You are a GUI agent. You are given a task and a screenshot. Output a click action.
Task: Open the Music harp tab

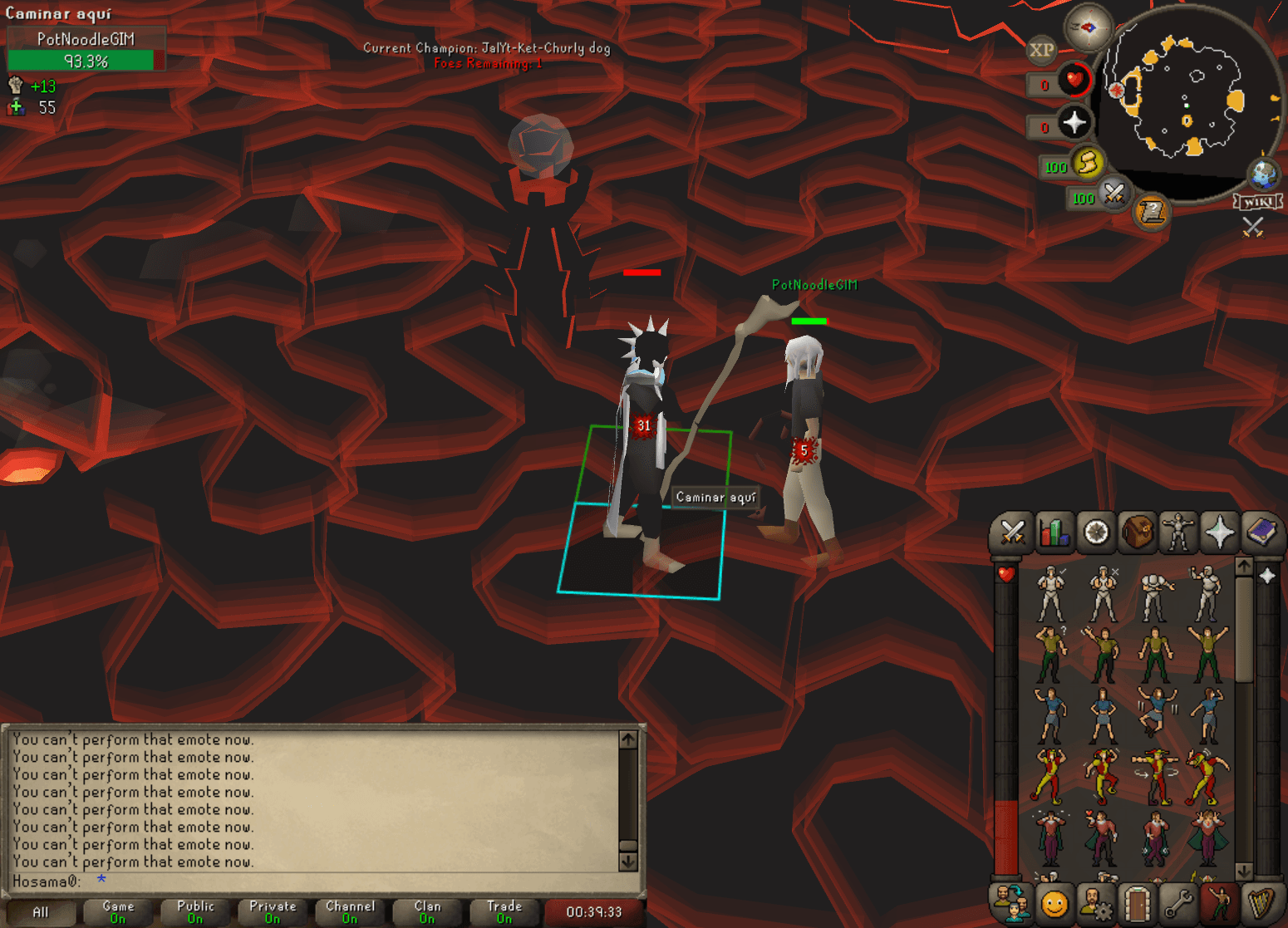tap(1261, 904)
